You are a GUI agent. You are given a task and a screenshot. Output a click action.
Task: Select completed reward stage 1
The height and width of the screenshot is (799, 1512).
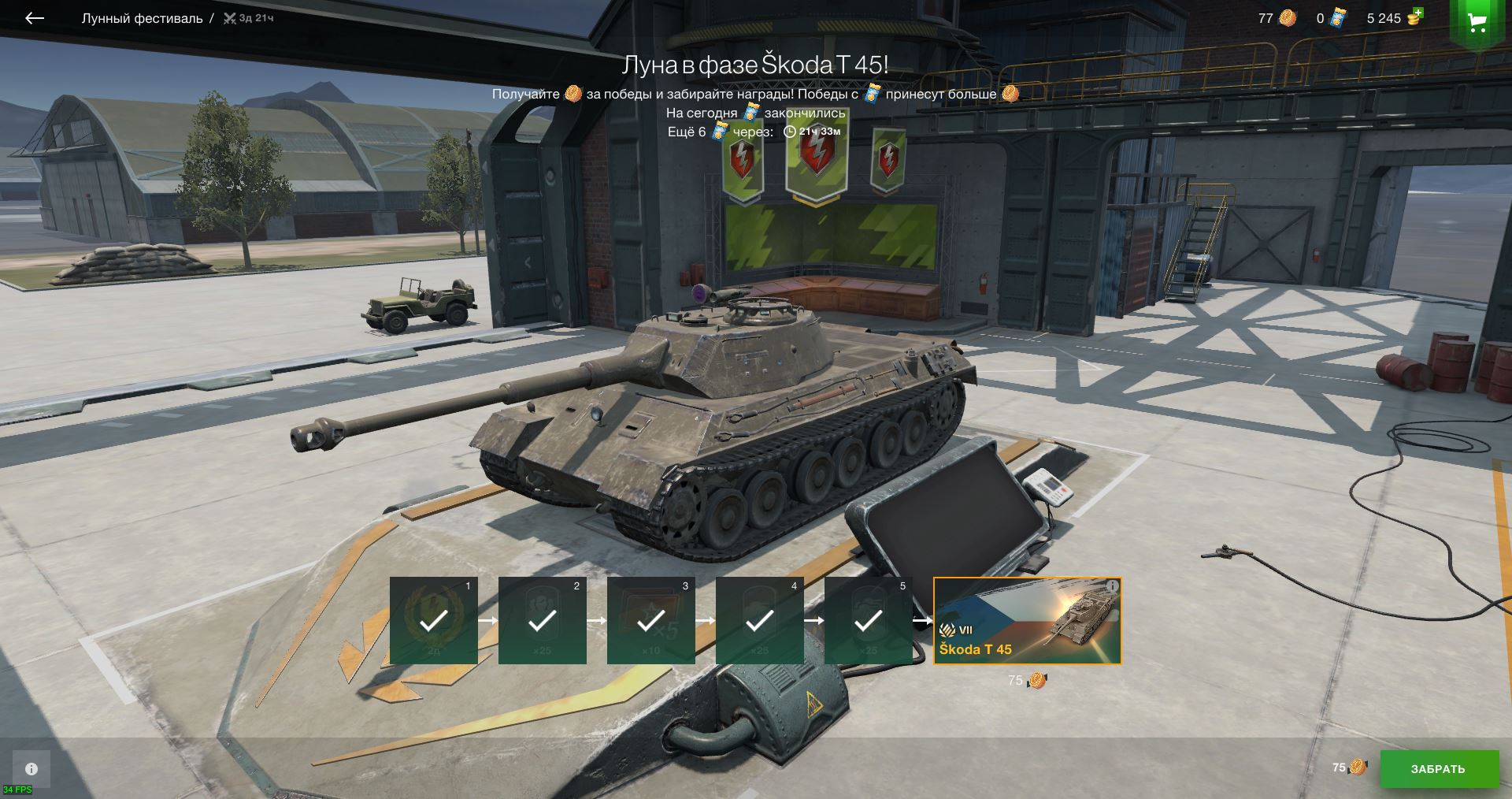click(433, 621)
